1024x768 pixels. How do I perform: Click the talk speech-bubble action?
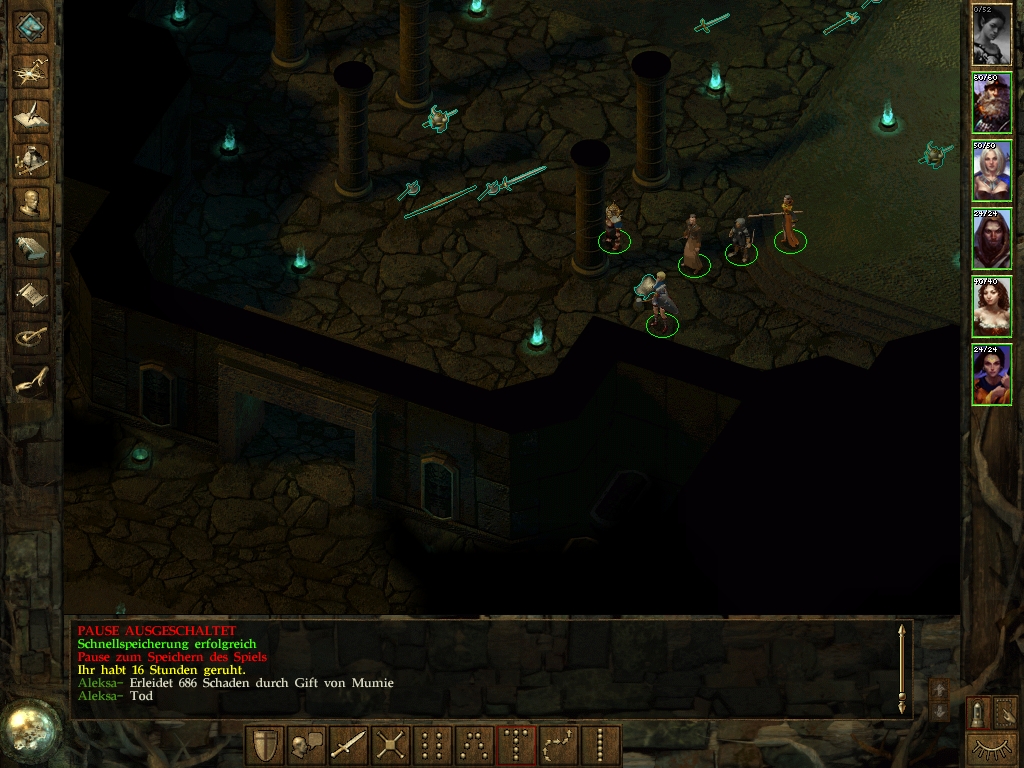[307, 746]
